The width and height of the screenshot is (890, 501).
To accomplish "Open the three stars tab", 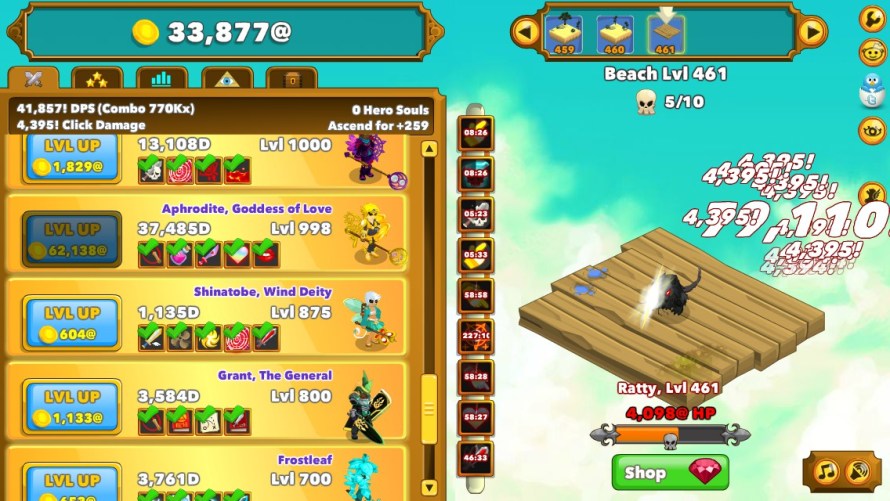I will pos(97,79).
